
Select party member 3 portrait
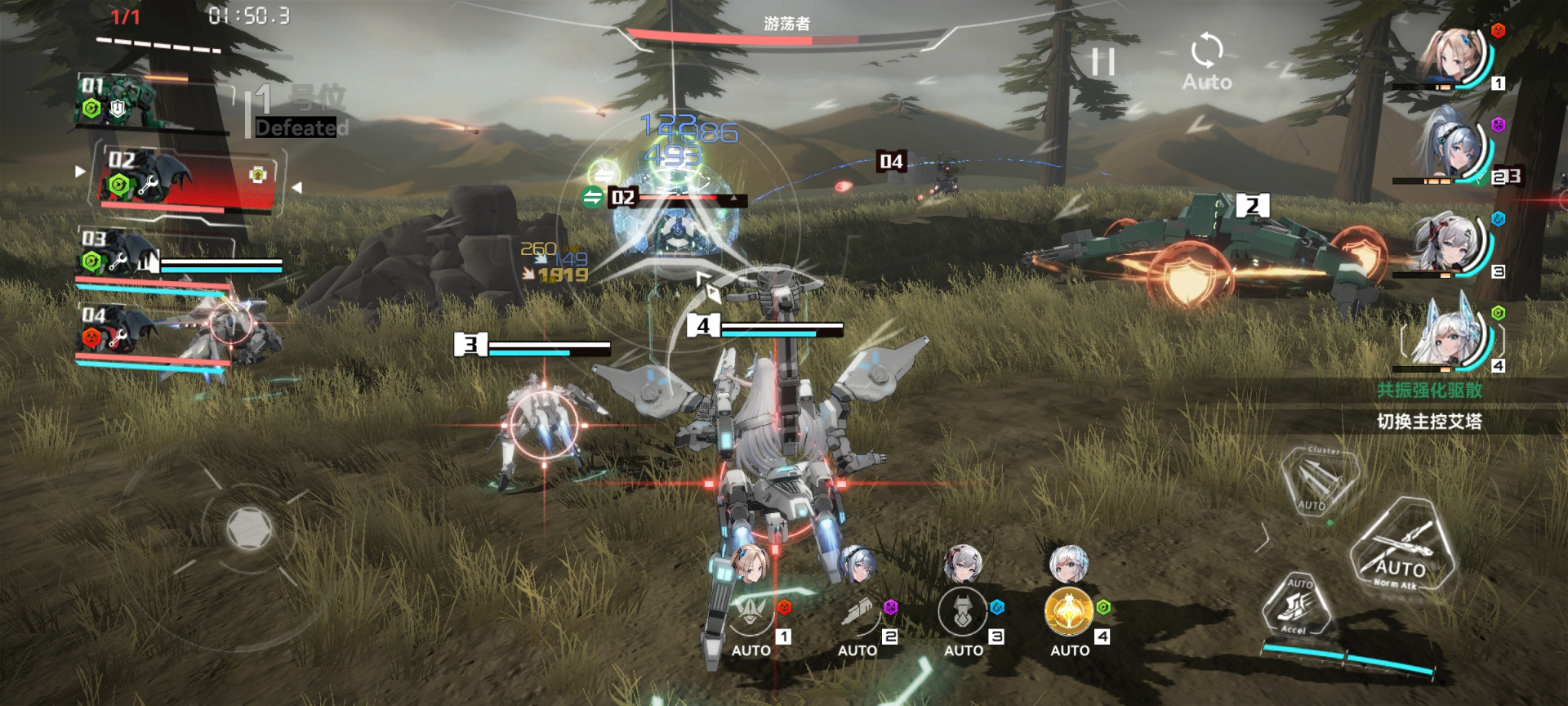coord(1454,244)
